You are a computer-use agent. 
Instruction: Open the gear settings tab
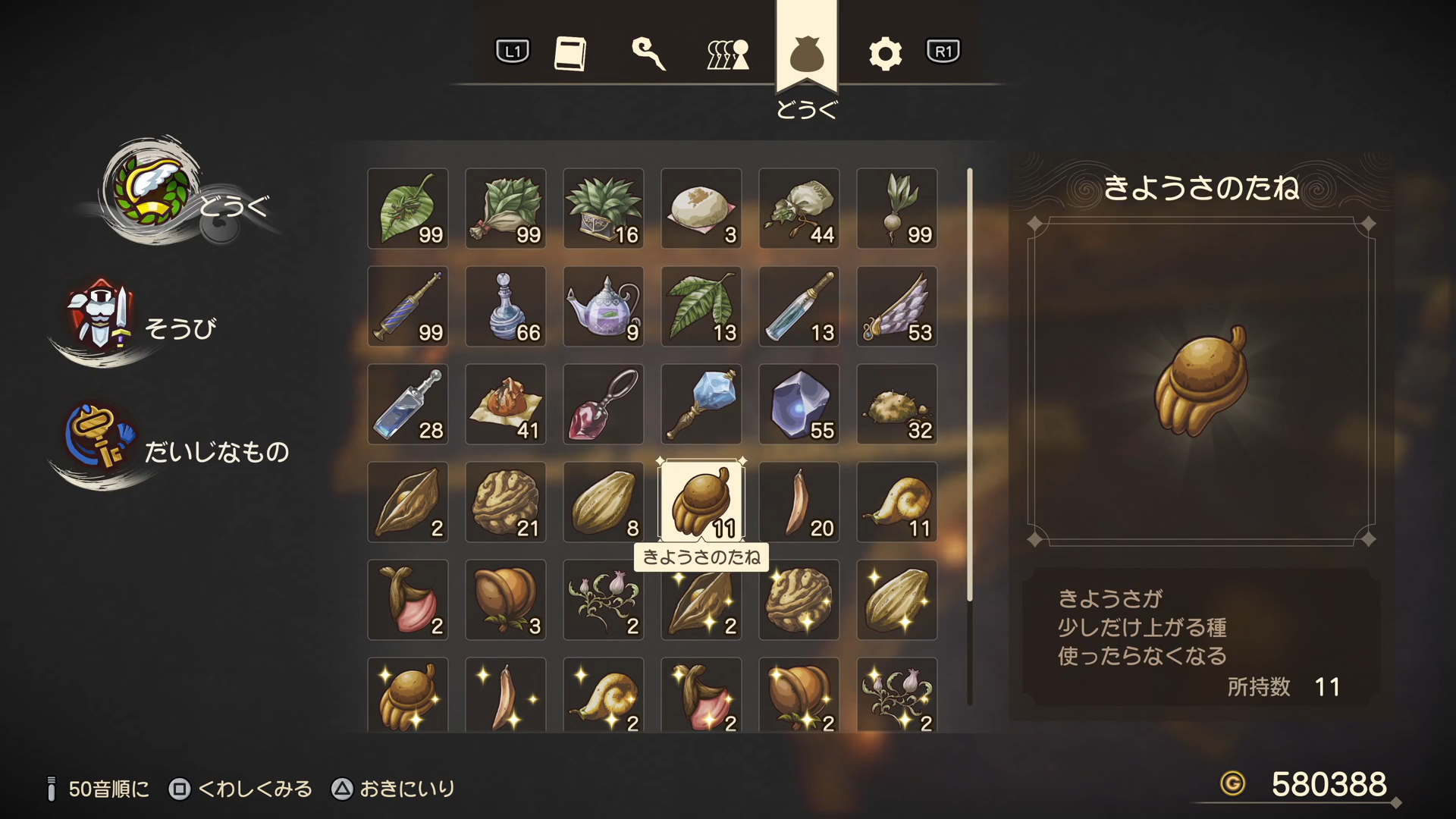[x=885, y=53]
